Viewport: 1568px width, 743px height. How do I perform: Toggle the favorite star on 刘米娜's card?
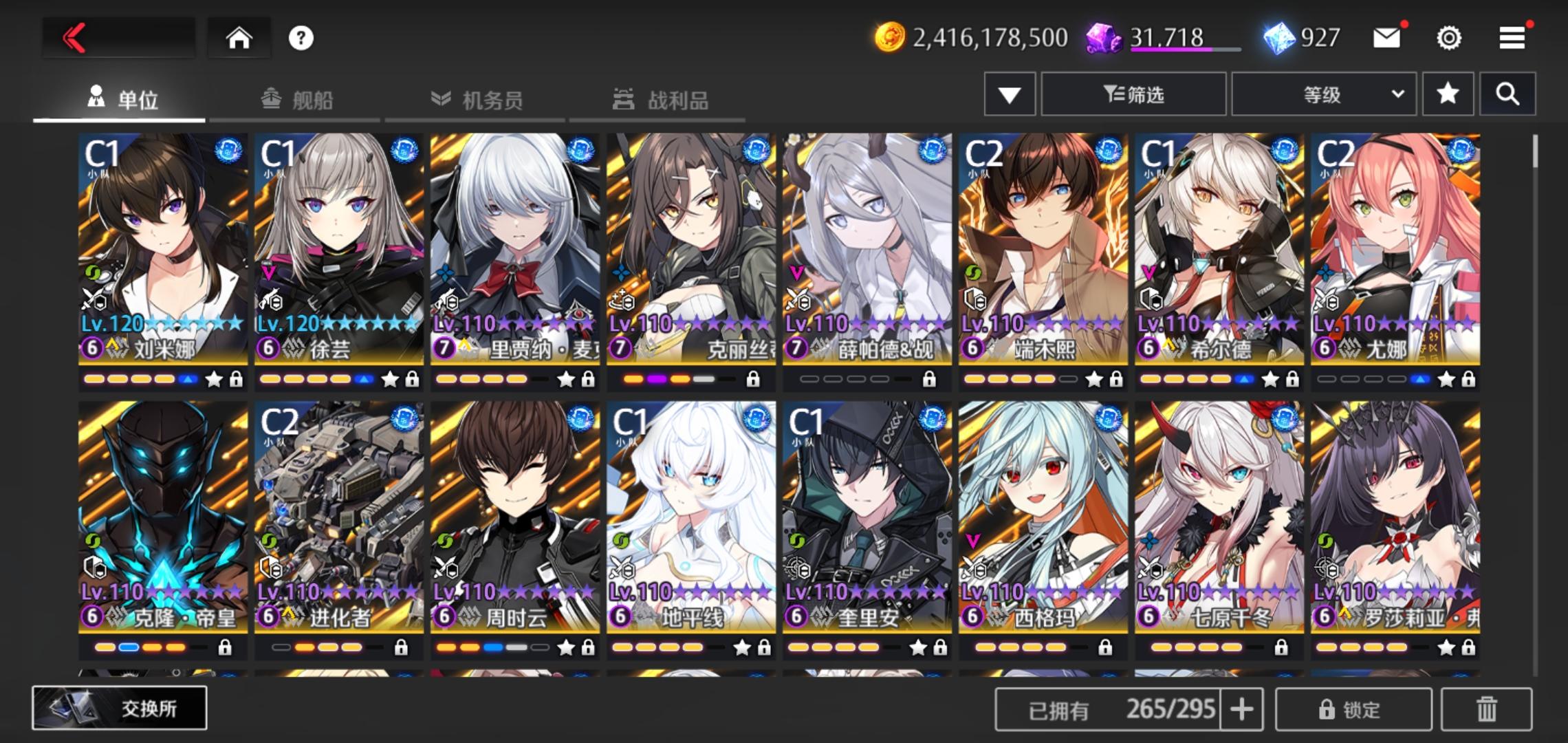(215, 378)
